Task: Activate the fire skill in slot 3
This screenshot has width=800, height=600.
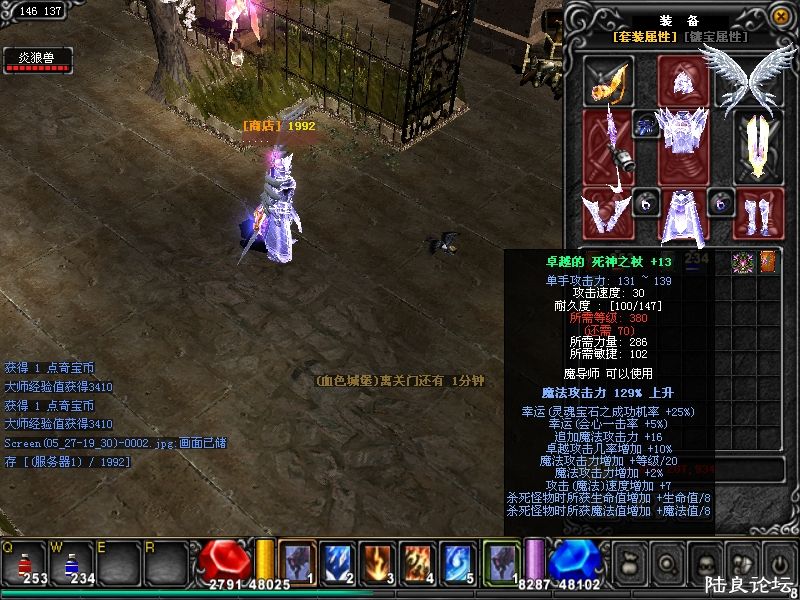Action: [x=378, y=561]
